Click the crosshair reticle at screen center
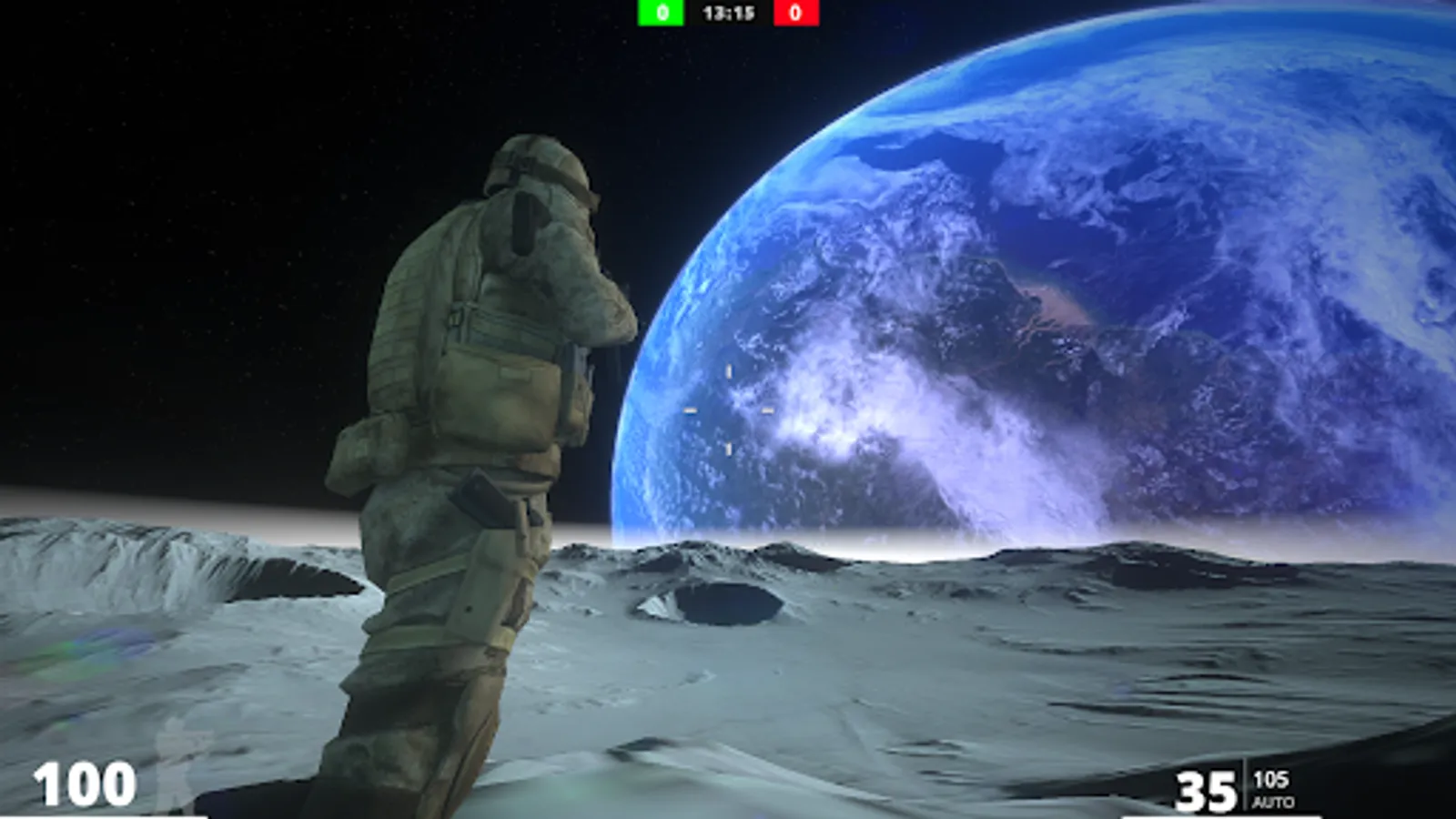The image size is (1456, 819). click(728, 409)
